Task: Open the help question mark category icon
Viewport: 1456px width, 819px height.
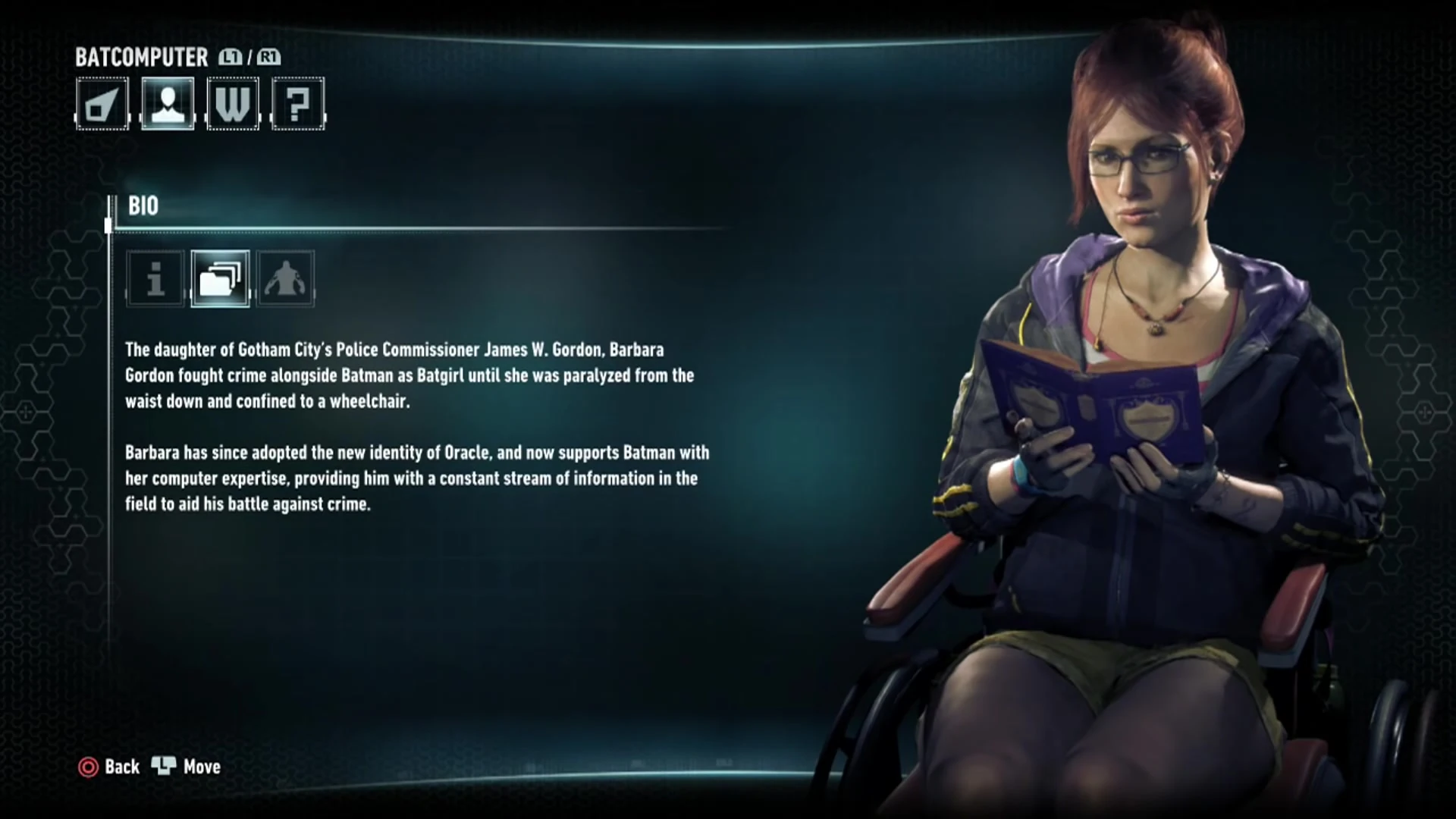Action: tap(297, 104)
